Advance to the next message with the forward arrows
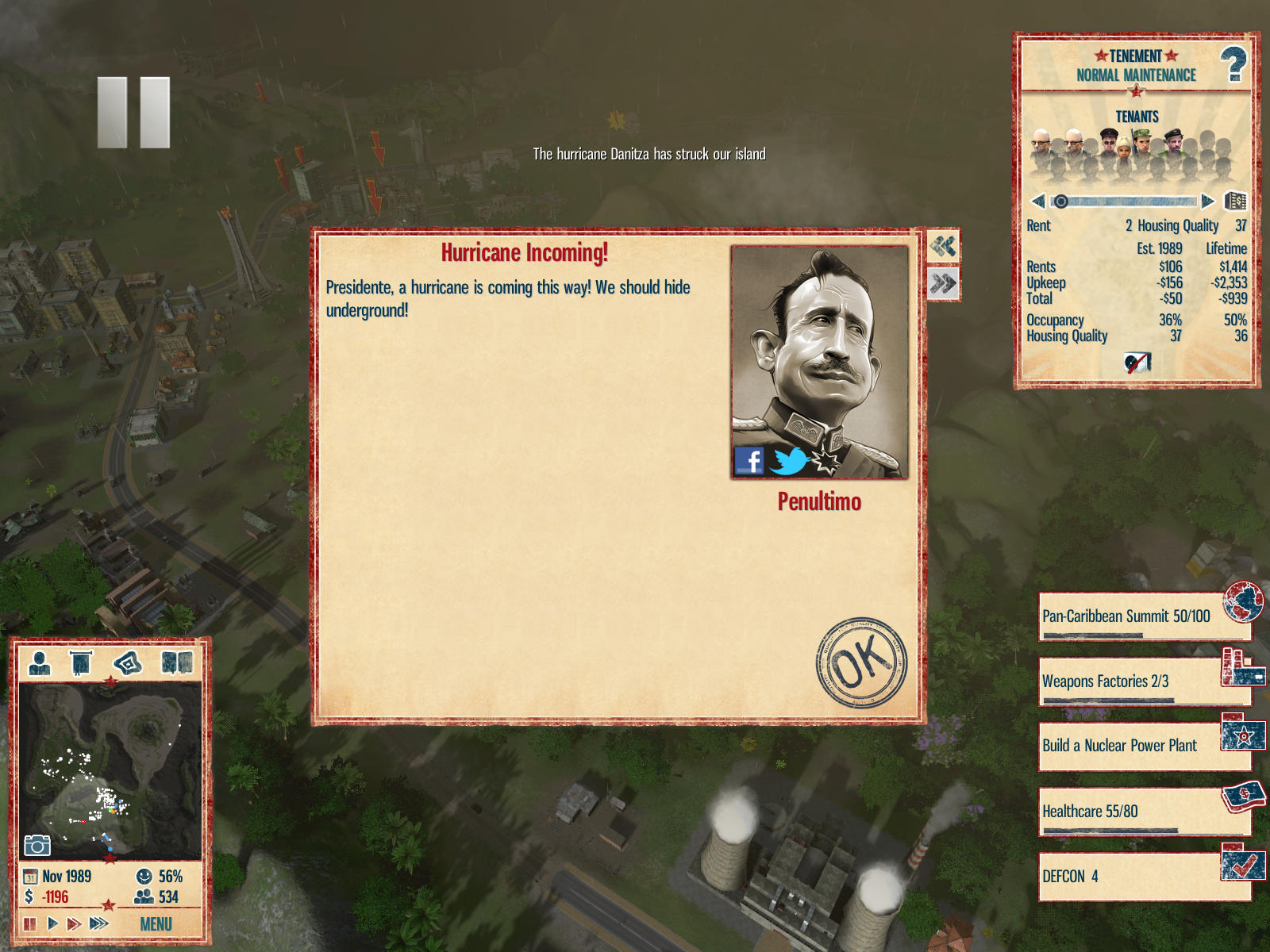This screenshot has height=952, width=1270. tap(943, 283)
